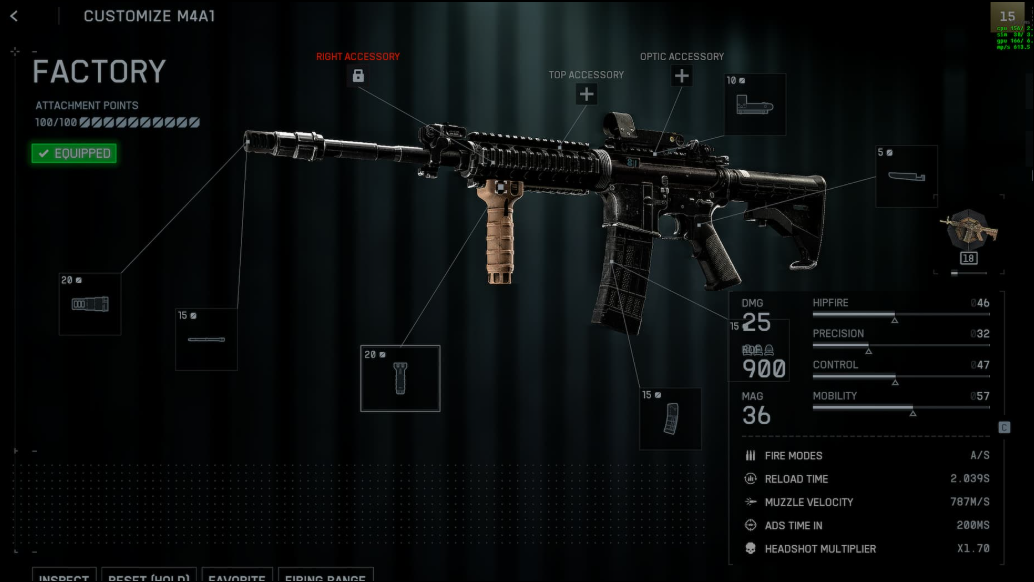The image size is (1034, 582).
Task: Go back using the top-left arrow
Action: coord(14,16)
